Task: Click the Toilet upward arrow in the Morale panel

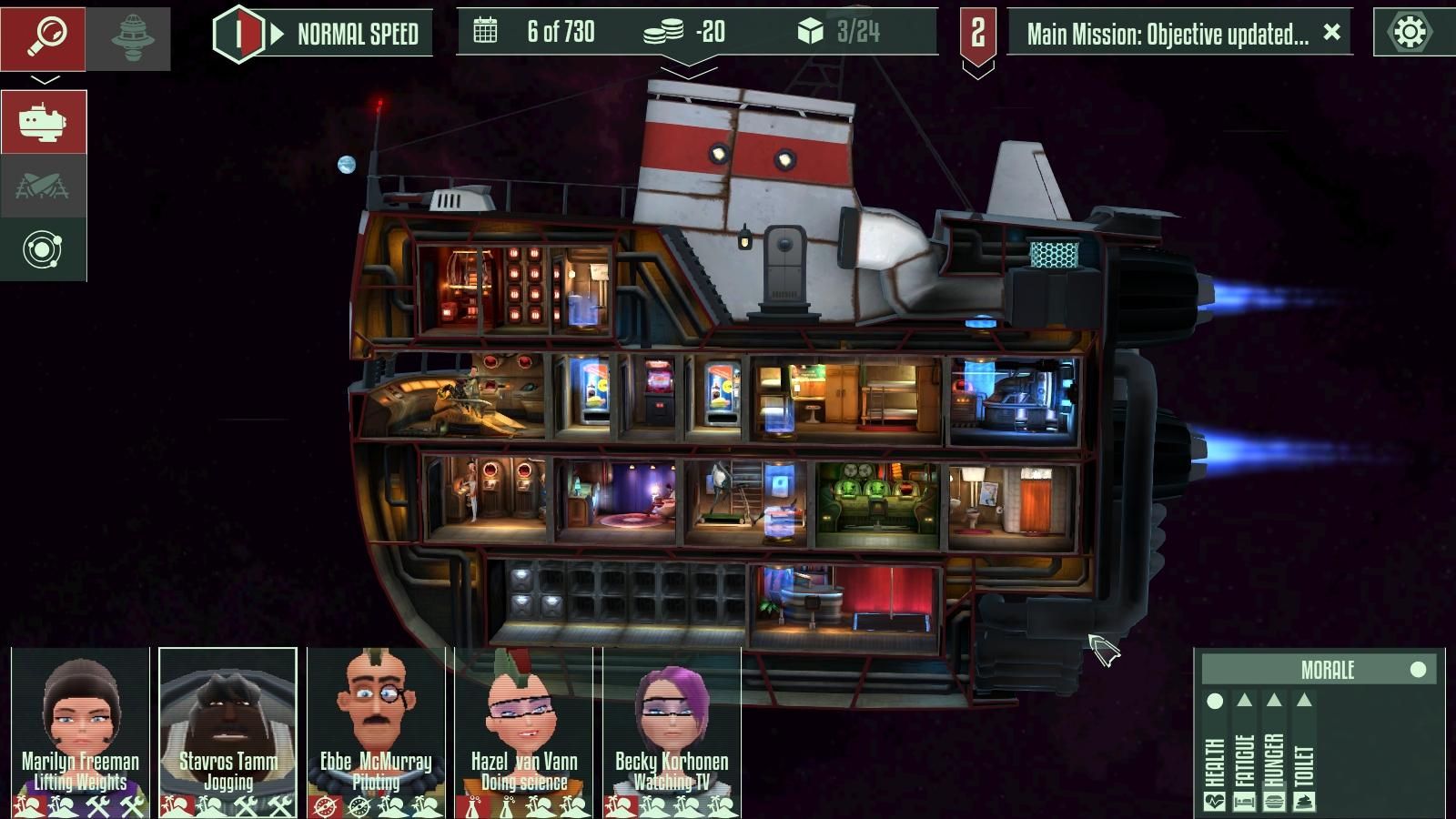Action: [x=1304, y=701]
